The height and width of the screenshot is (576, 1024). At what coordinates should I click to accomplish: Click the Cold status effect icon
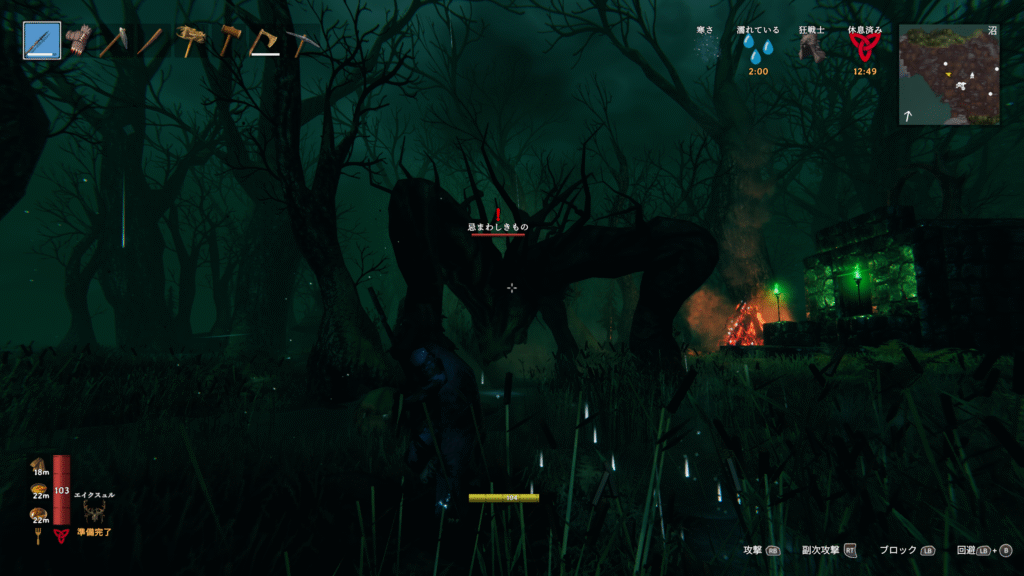pos(708,50)
